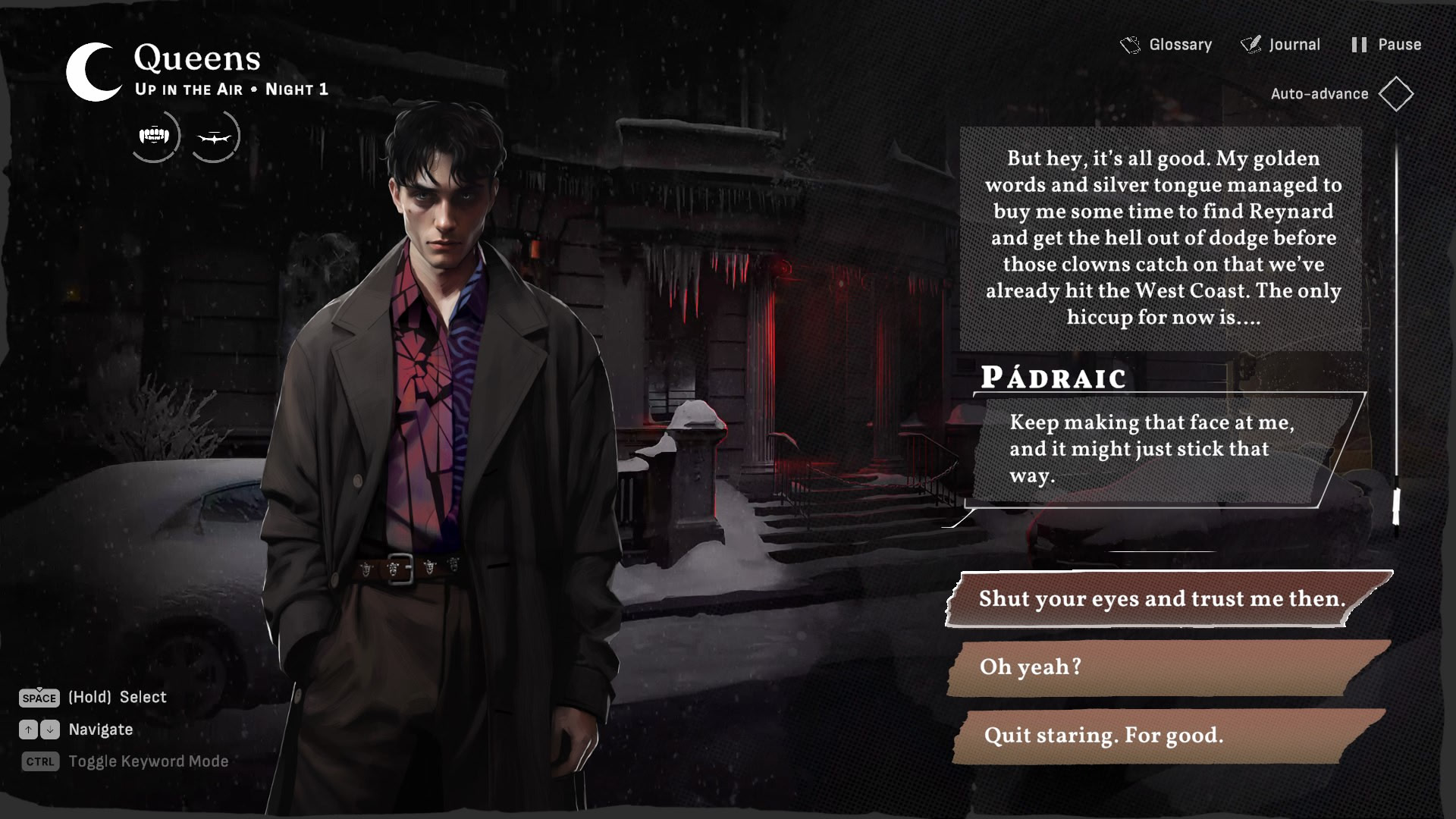The width and height of the screenshot is (1456, 819).
Task: Open the Journal quill icon
Action: (1249, 45)
